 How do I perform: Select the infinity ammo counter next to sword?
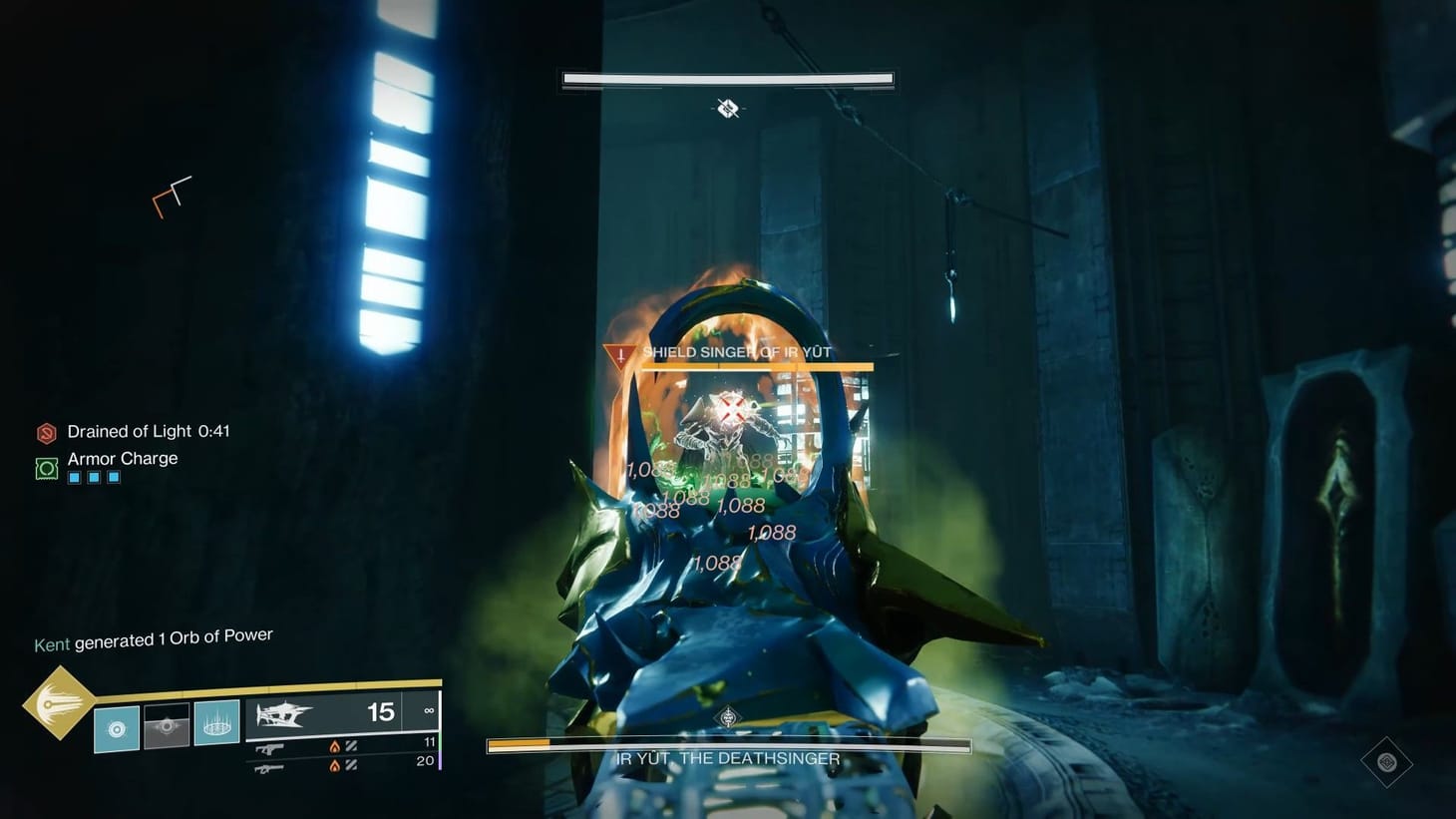point(429,710)
